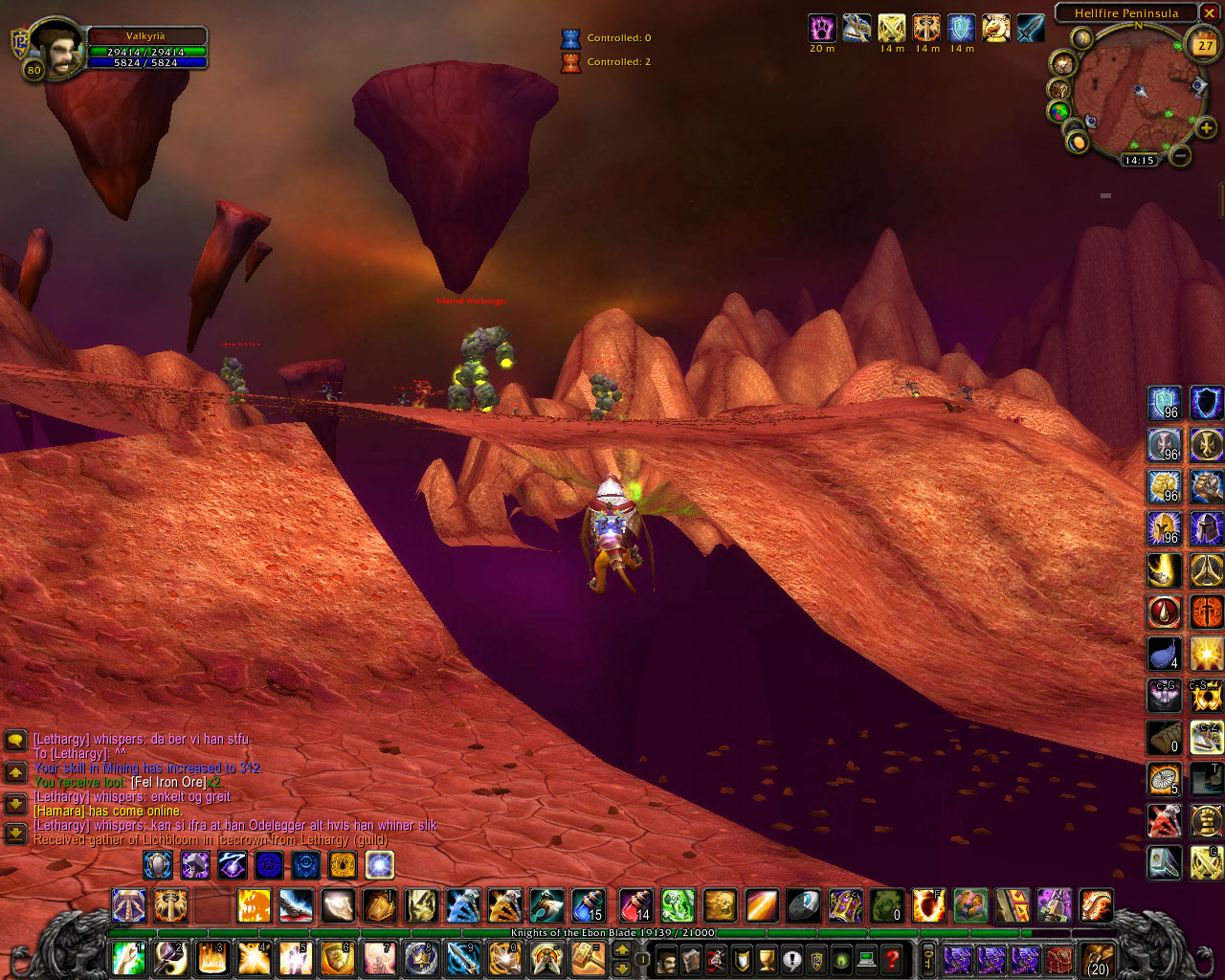Page the action bar up

(621, 948)
